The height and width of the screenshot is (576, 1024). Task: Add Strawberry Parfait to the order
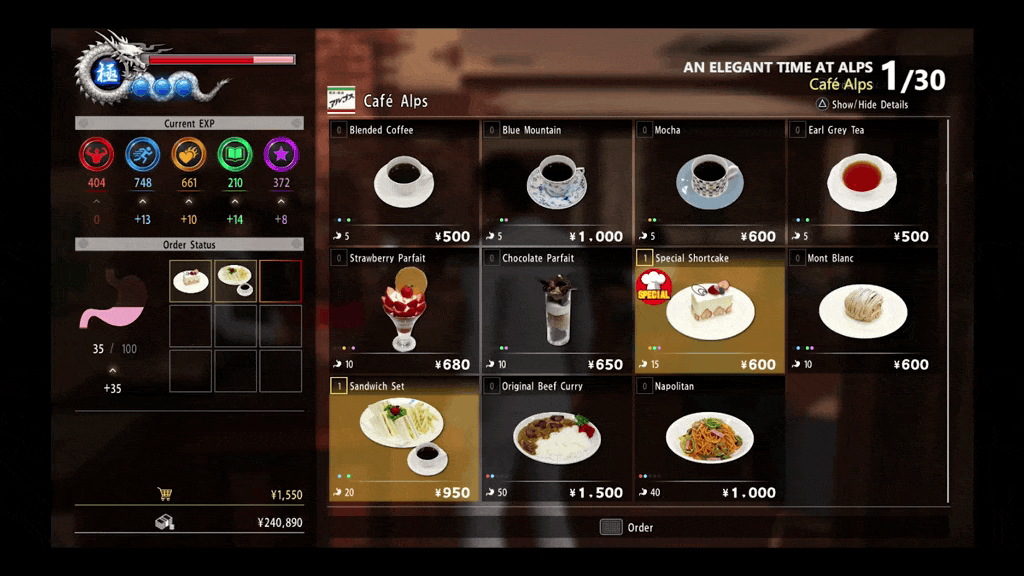[404, 310]
